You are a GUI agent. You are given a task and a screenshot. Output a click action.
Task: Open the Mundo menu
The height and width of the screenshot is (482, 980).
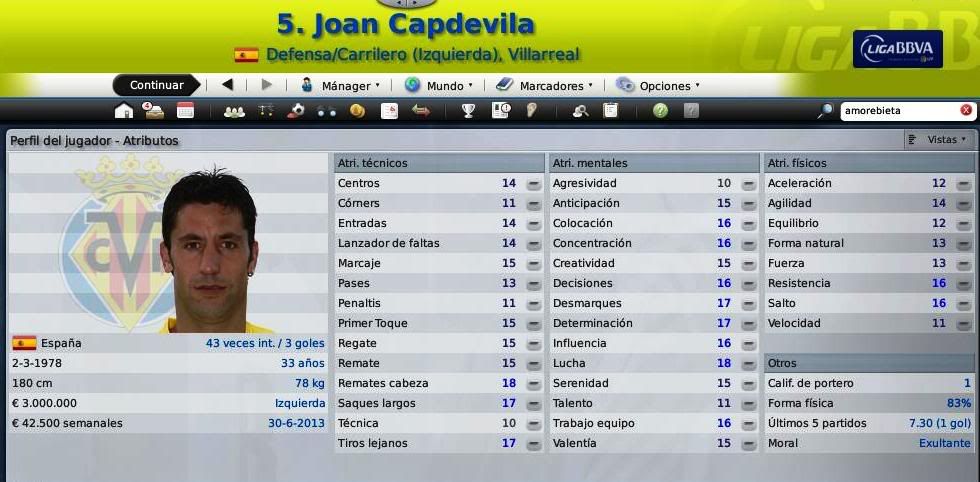pos(439,86)
